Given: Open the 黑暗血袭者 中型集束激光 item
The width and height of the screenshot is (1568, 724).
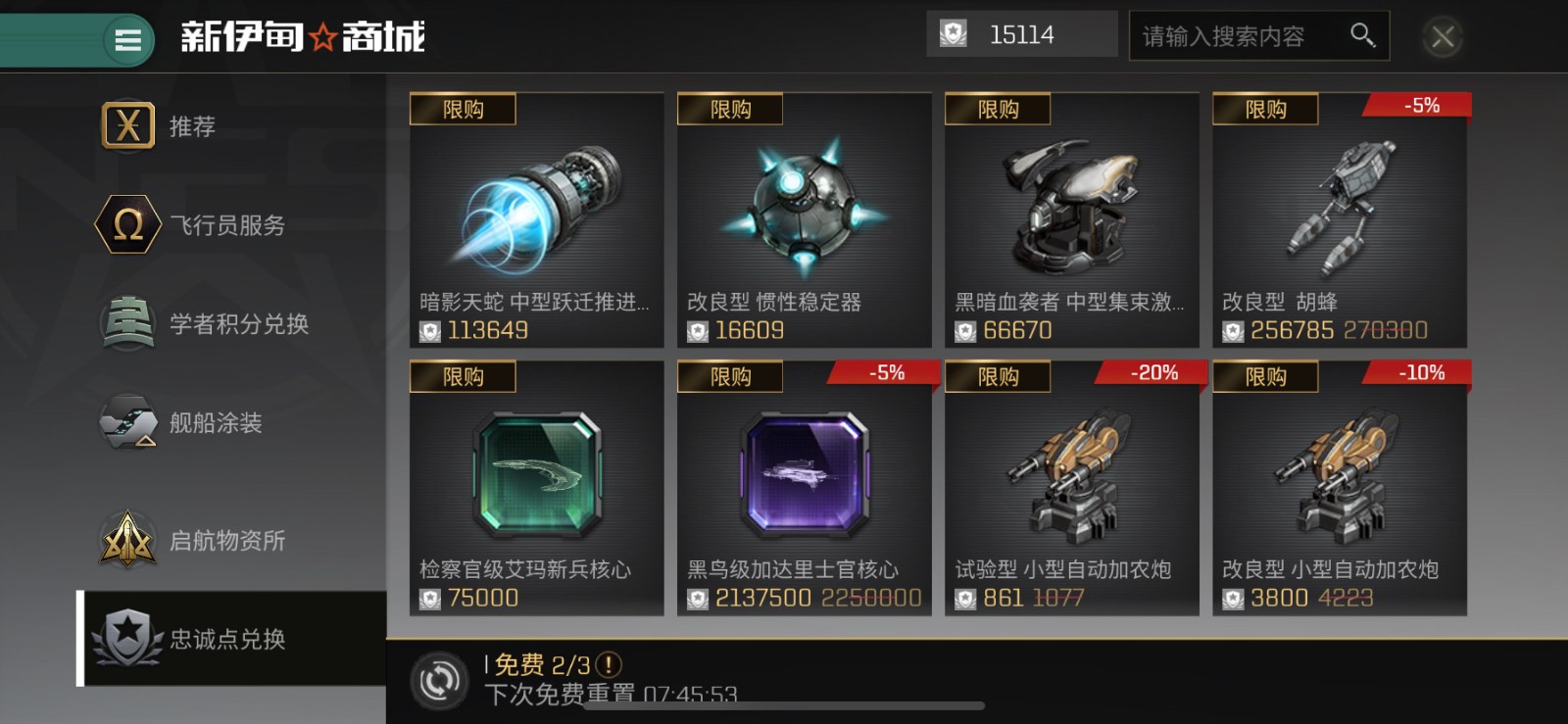Looking at the screenshot, I should pyautogui.click(x=1071, y=220).
